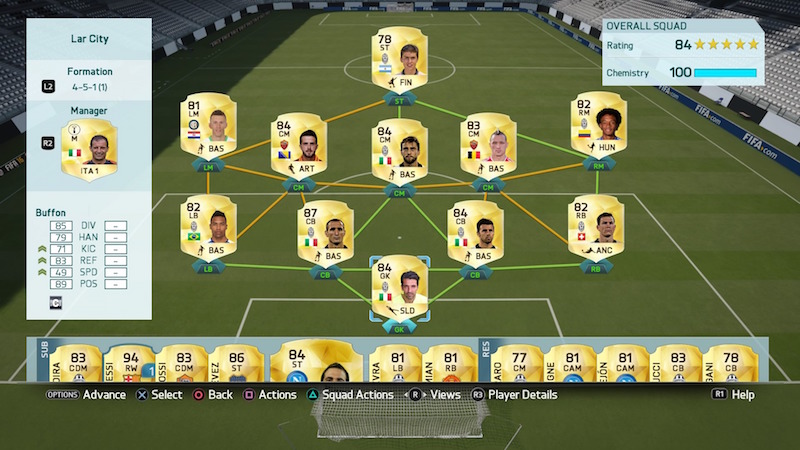Screen dimensions: 800x450
Task: Select Buffon's goalkeeper card
Action: pos(399,285)
